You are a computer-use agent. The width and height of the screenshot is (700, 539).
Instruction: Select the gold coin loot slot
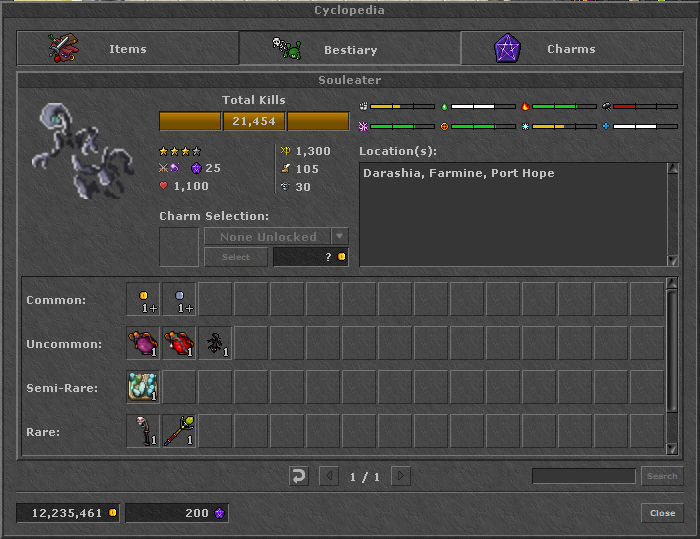[x=143, y=299]
